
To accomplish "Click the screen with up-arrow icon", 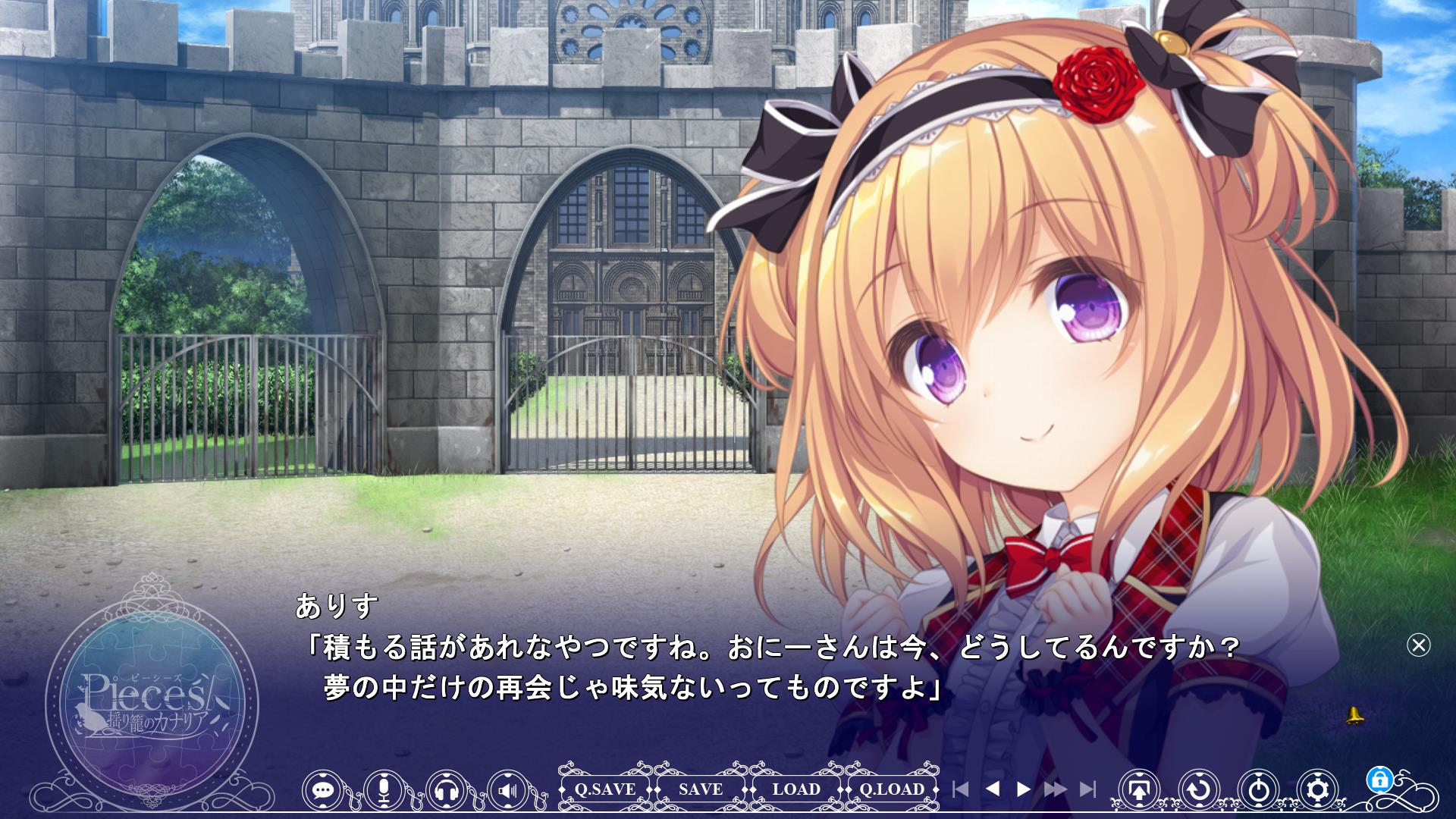I will [x=1139, y=790].
